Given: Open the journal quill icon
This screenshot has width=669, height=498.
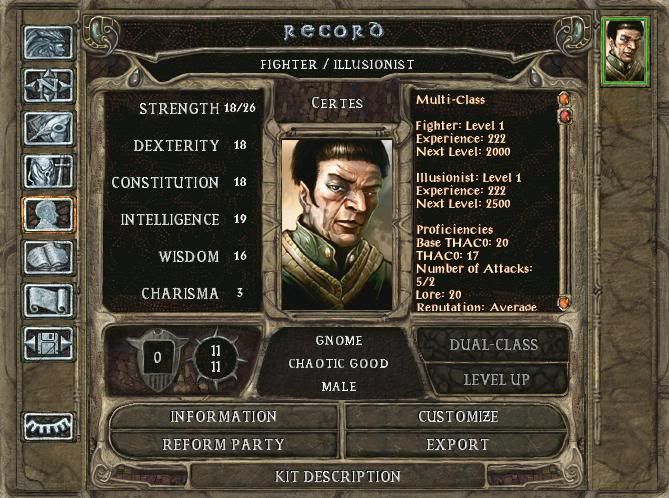Looking at the screenshot, I should coord(48,129).
